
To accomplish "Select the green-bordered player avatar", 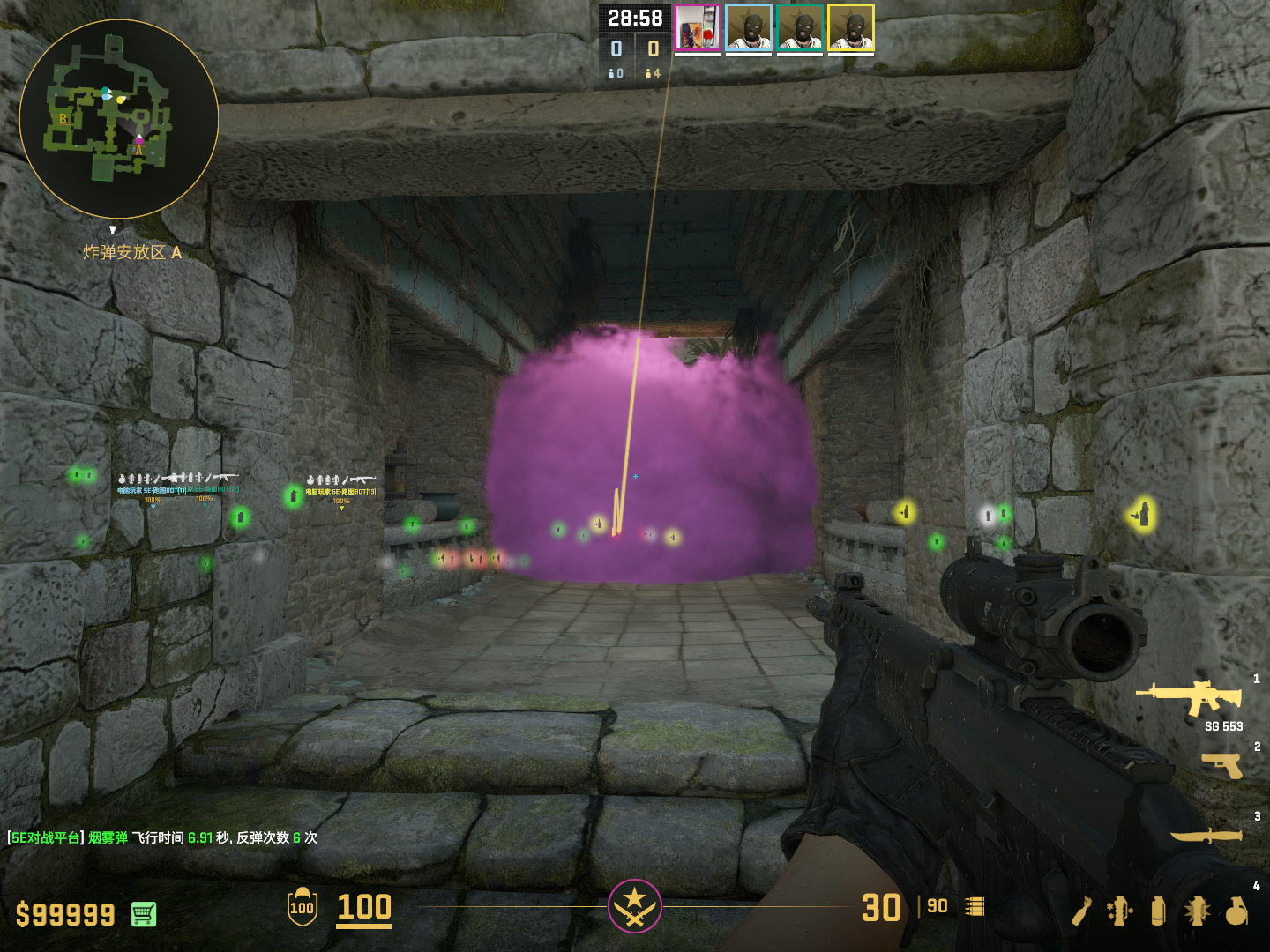I will coord(800,28).
